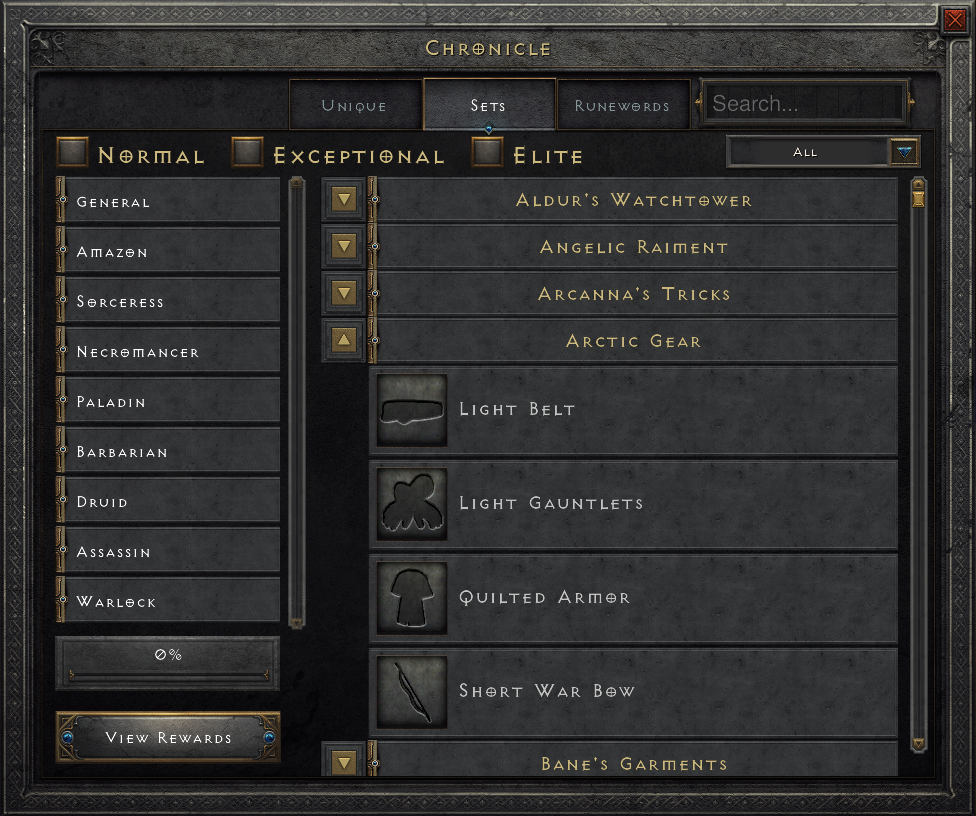This screenshot has width=976, height=816.
Task: Switch to the Runewords tab
Action: coord(622,105)
